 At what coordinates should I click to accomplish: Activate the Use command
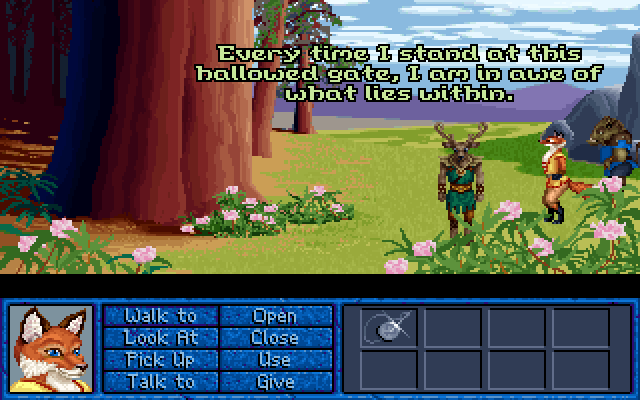tap(275, 359)
